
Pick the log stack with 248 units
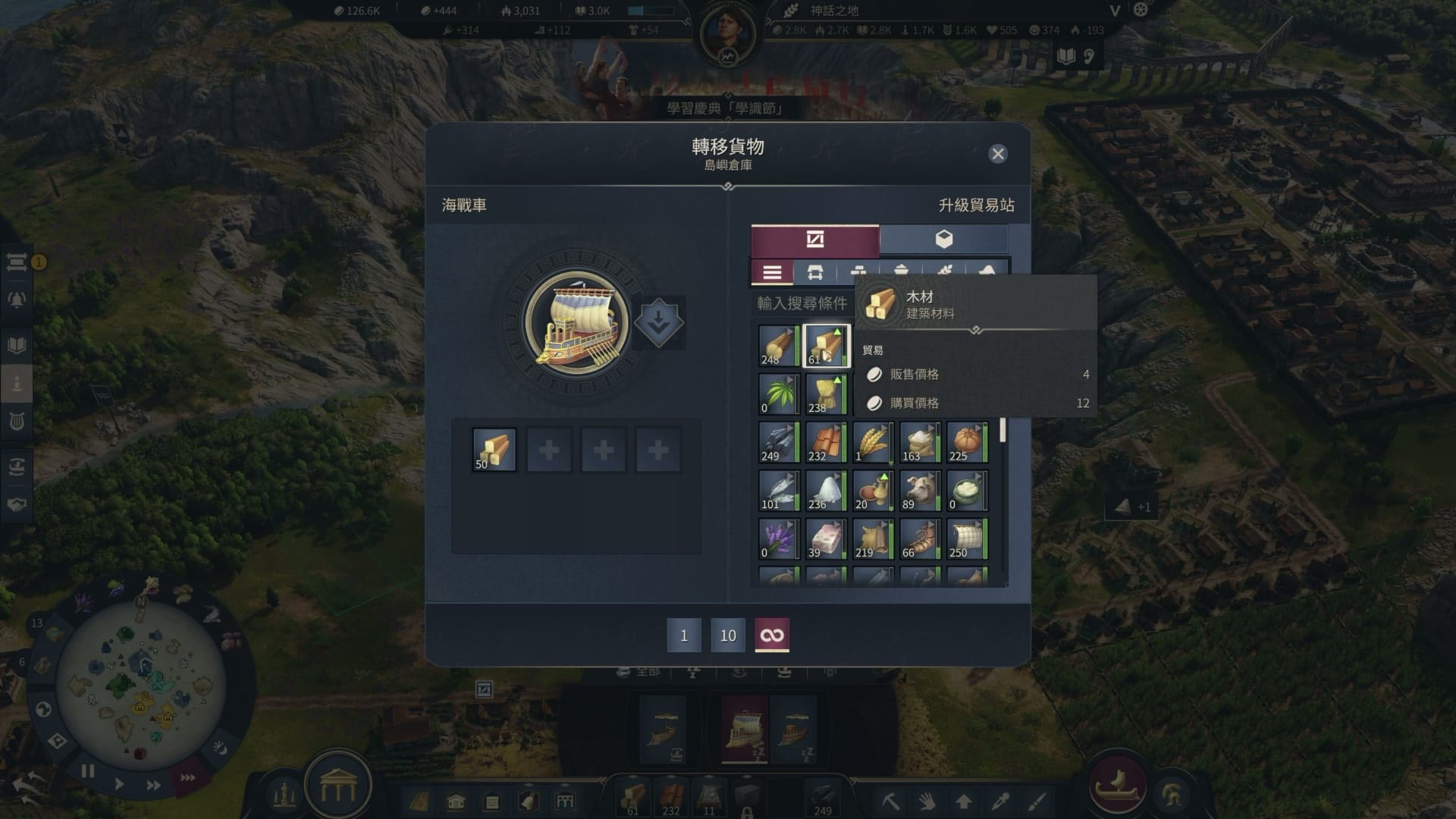click(x=779, y=346)
